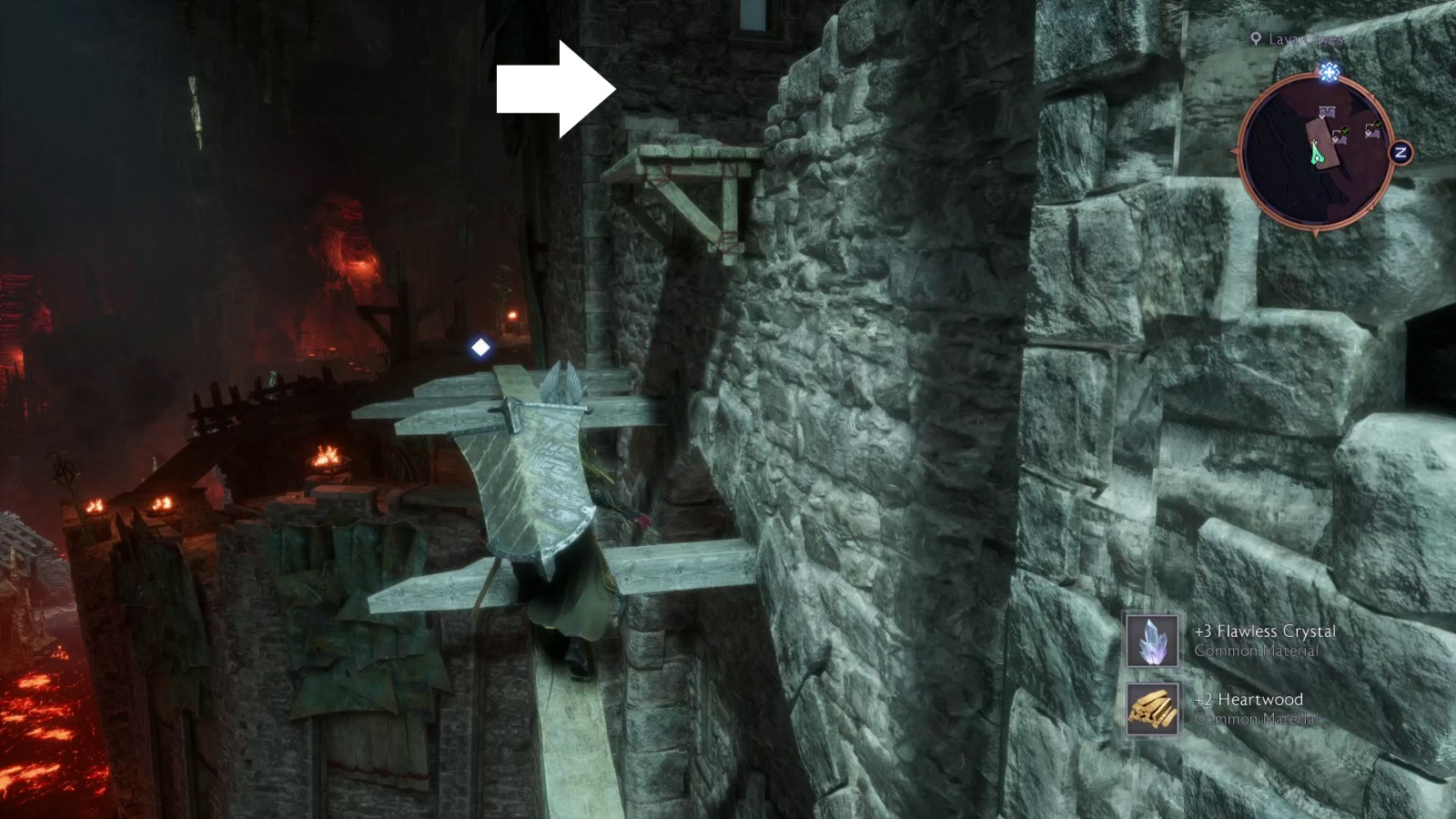Screen dimensions: 1456x819
Task: Click the Common Material label under Flawless Crystal
Action: coord(1256,652)
